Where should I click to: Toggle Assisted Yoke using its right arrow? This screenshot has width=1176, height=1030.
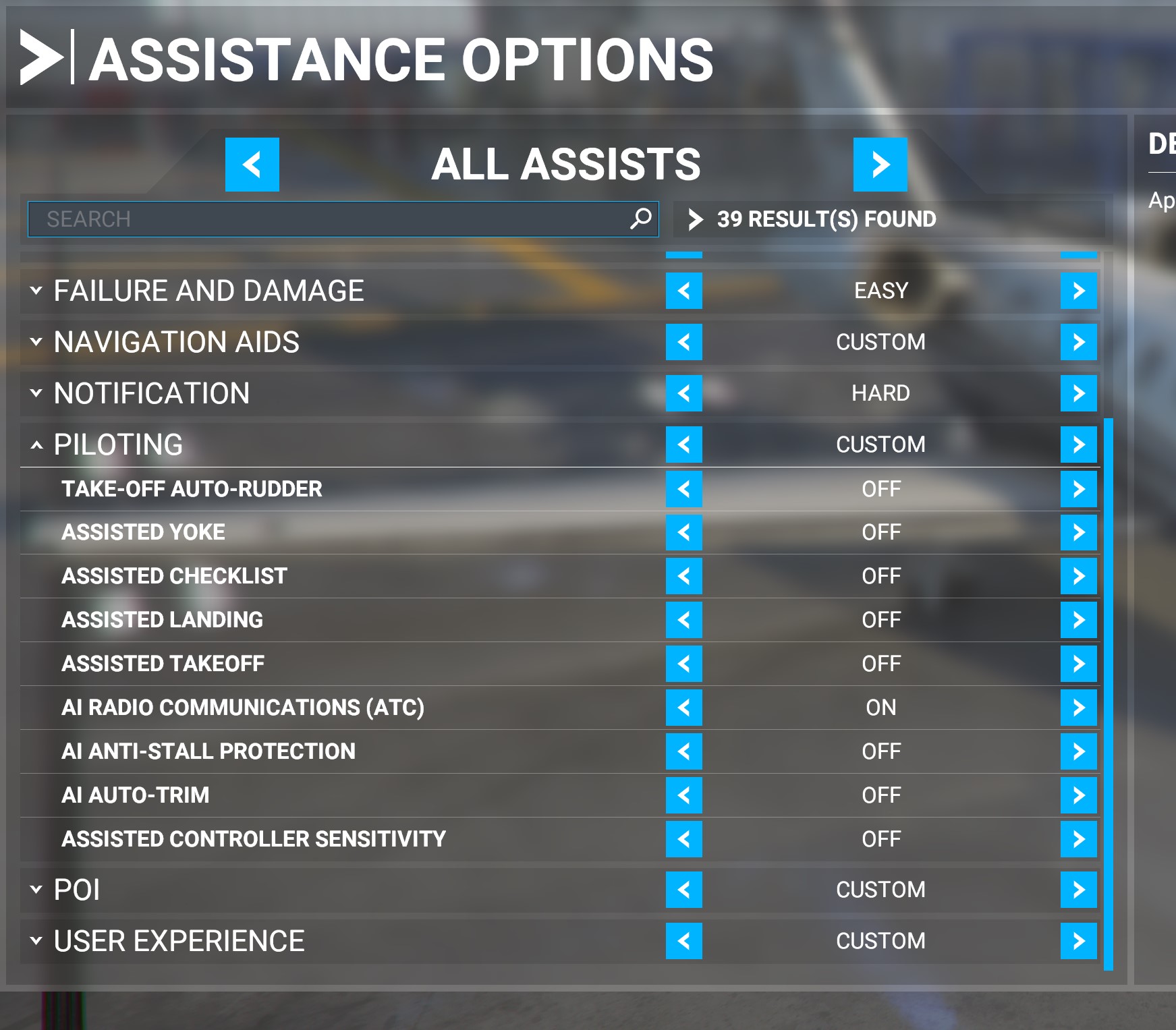click(x=1078, y=532)
